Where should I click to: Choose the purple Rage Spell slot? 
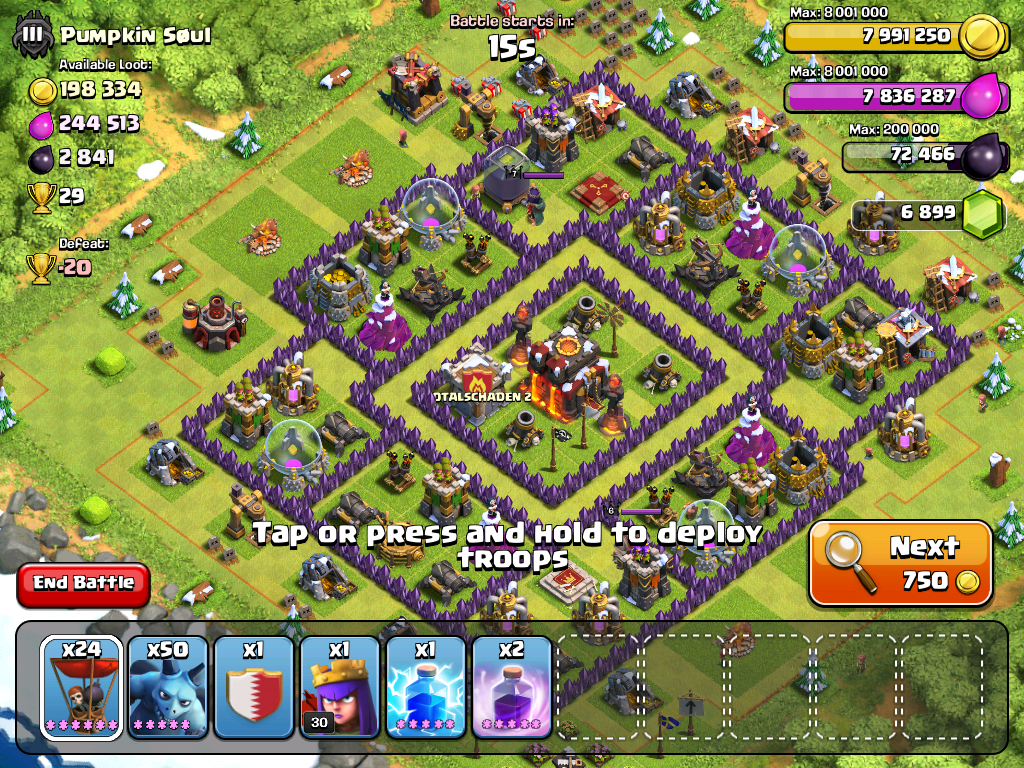click(x=512, y=686)
